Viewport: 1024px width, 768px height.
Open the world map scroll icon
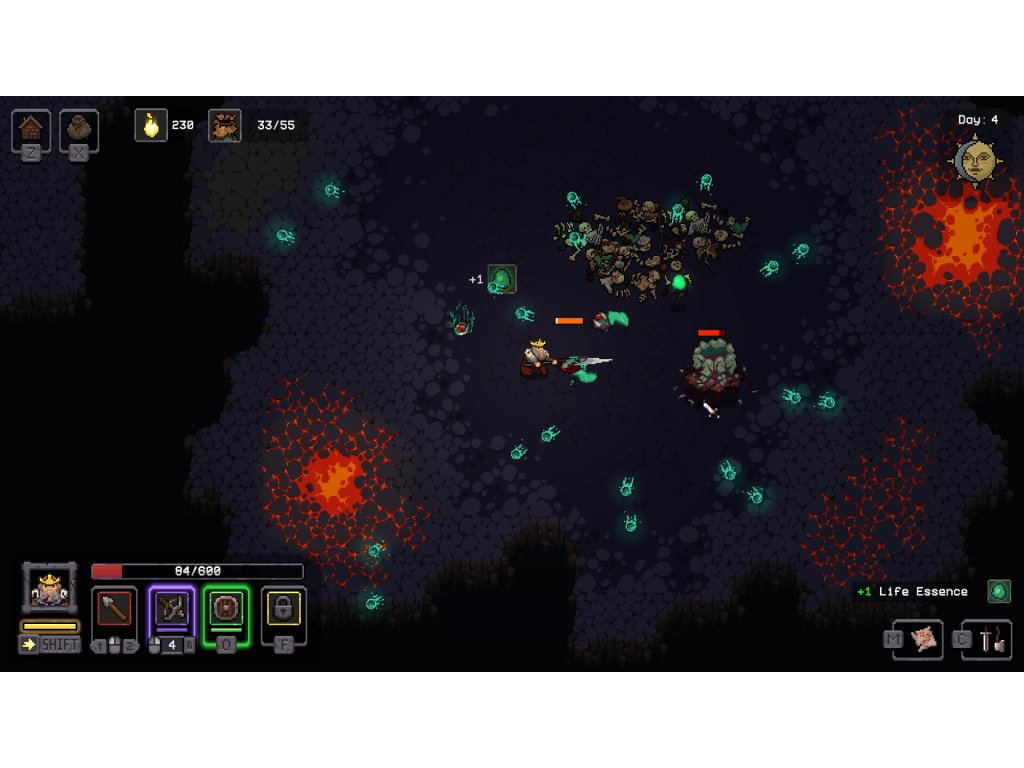pyautogui.click(x=925, y=639)
